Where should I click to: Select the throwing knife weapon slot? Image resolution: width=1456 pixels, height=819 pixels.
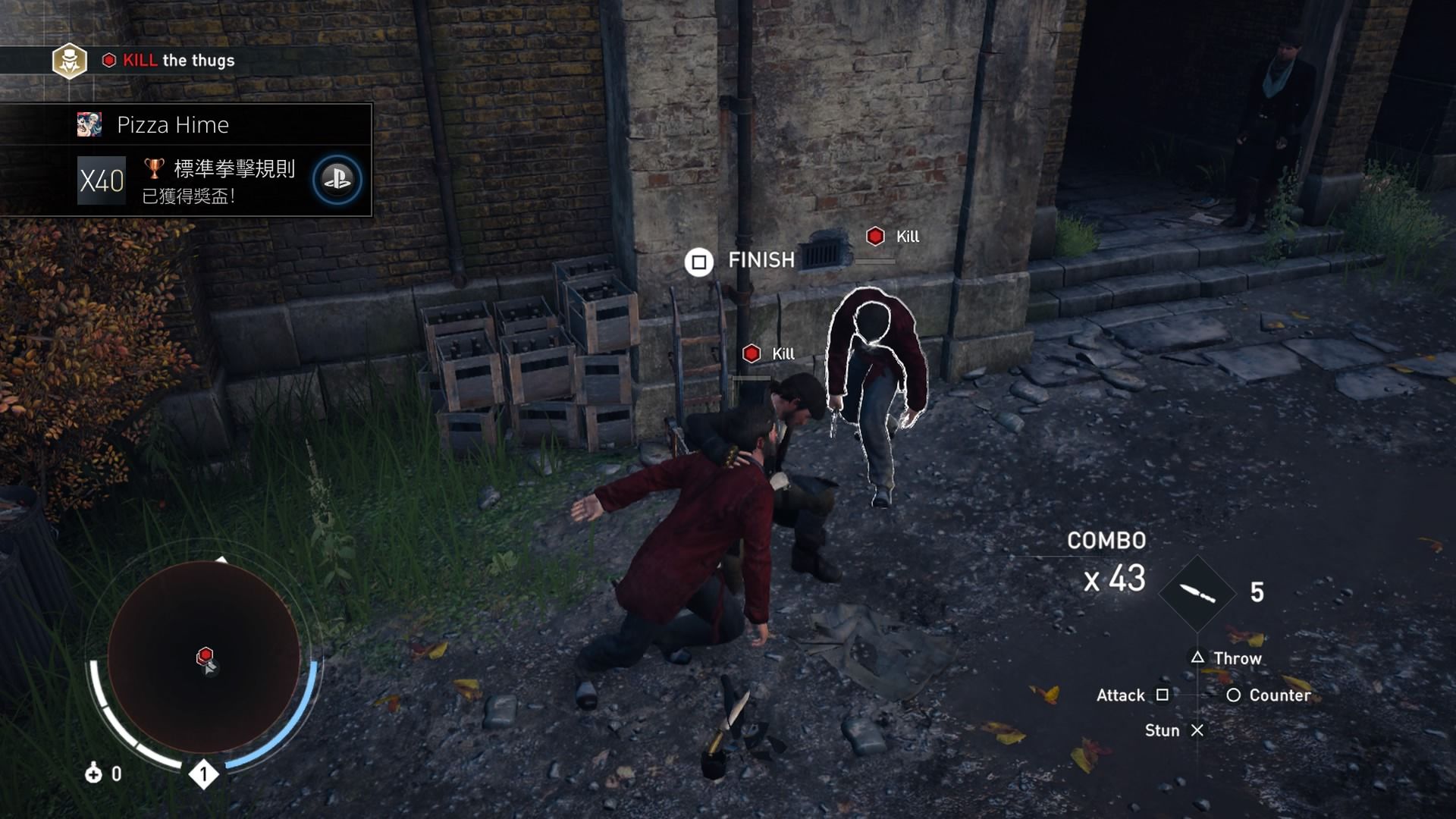coord(1197,593)
